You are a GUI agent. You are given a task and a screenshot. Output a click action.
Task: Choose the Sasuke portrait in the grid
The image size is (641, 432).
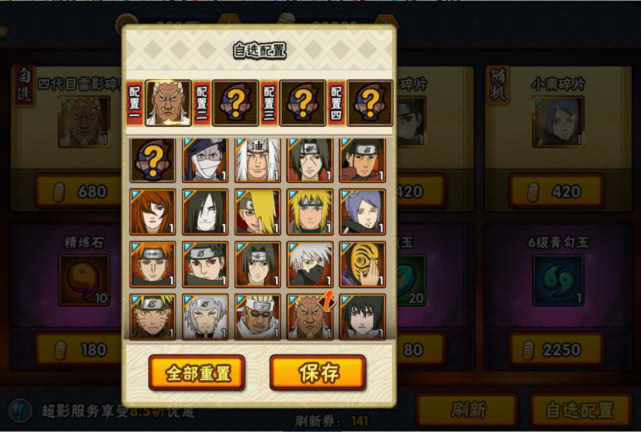[x=361, y=315]
